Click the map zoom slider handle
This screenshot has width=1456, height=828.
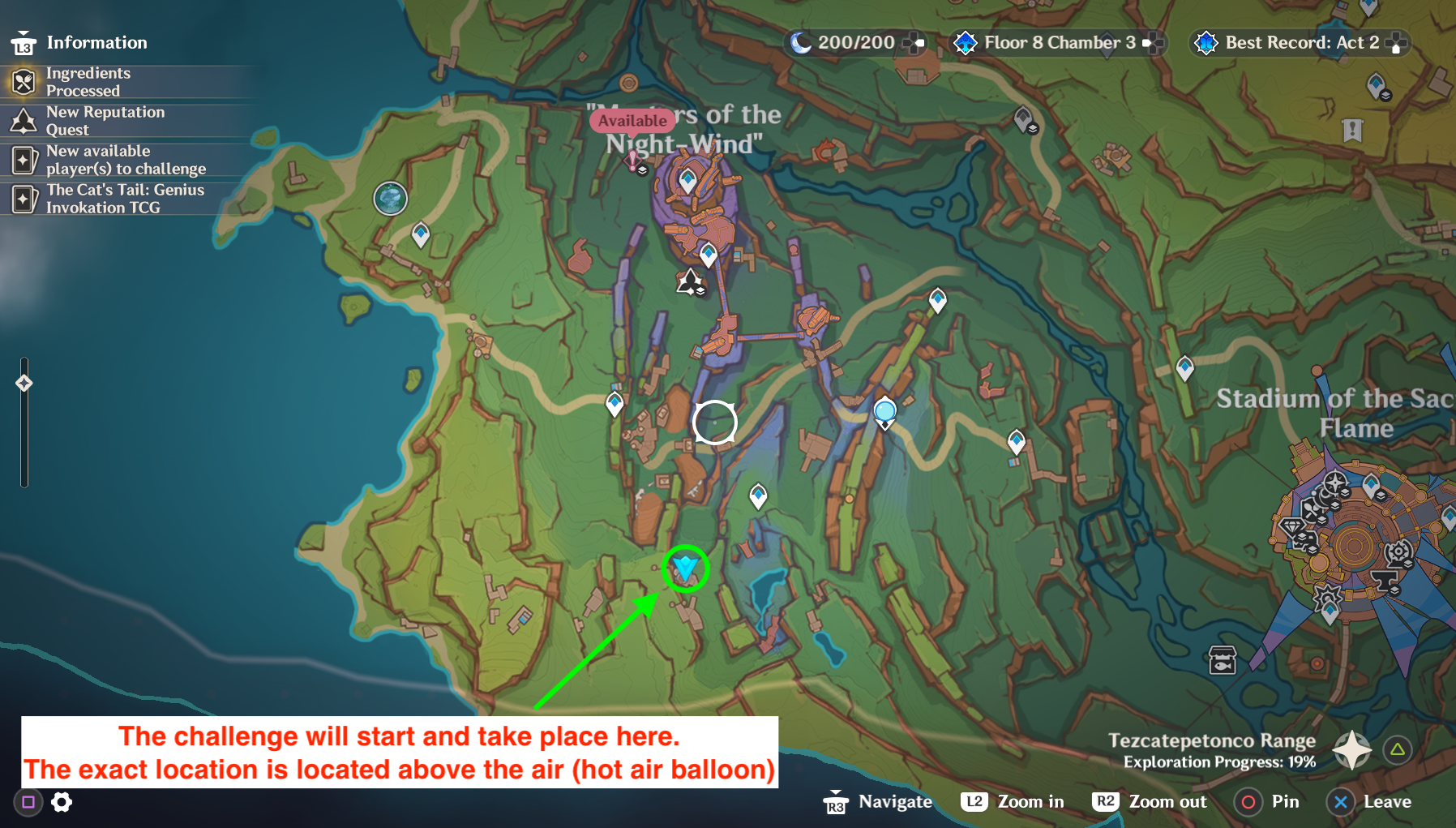click(24, 383)
